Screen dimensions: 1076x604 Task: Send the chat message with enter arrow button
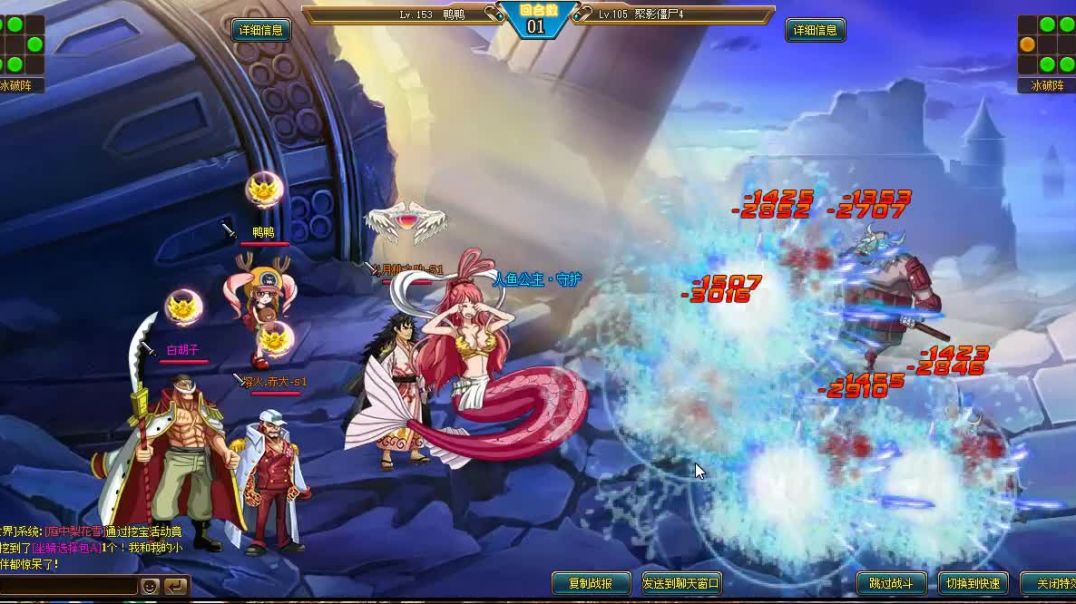(175, 586)
